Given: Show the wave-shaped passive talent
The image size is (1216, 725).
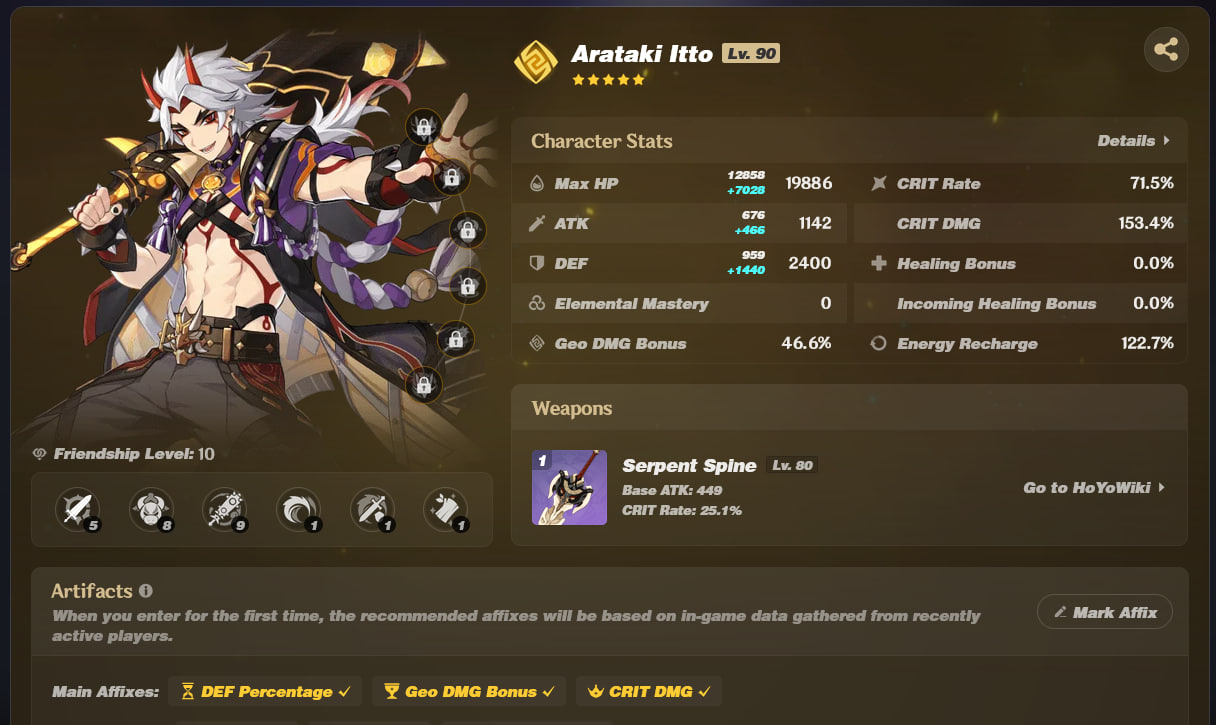Looking at the screenshot, I should (298, 510).
